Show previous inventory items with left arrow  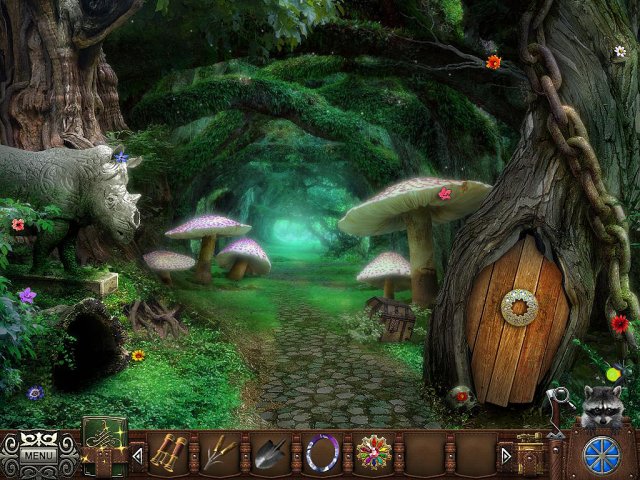coord(138,456)
